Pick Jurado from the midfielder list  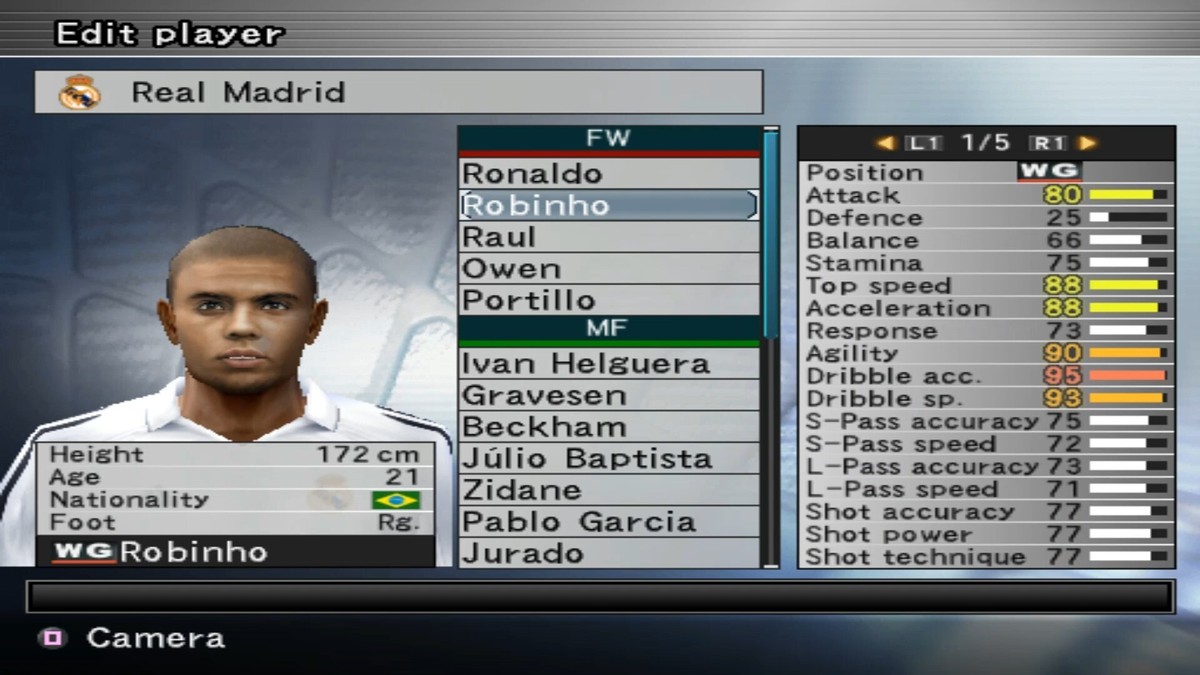coord(608,553)
